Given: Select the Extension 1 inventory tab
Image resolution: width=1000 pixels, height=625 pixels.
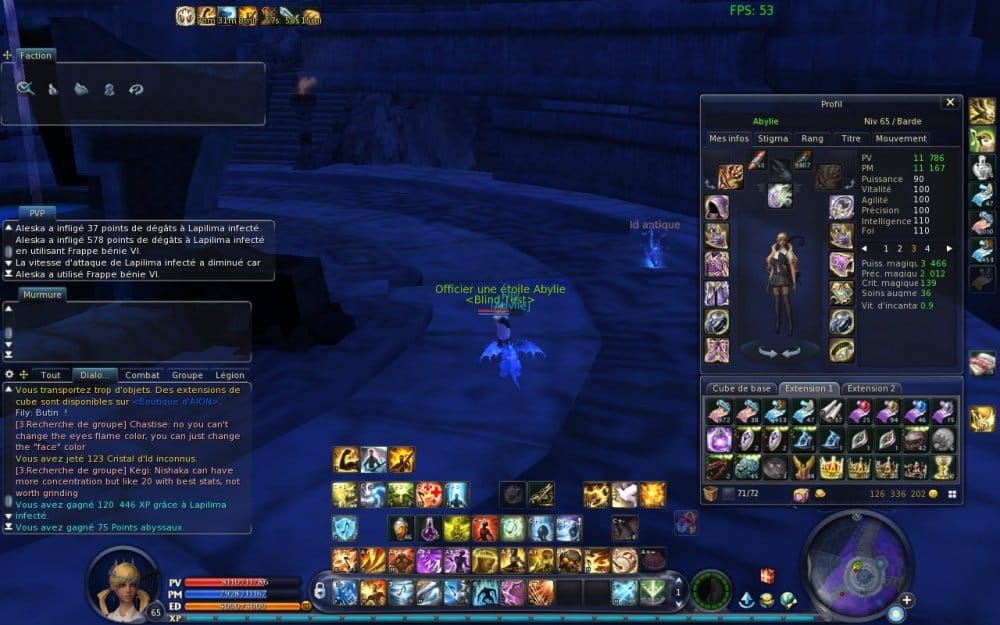Looking at the screenshot, I should point(808,388).
